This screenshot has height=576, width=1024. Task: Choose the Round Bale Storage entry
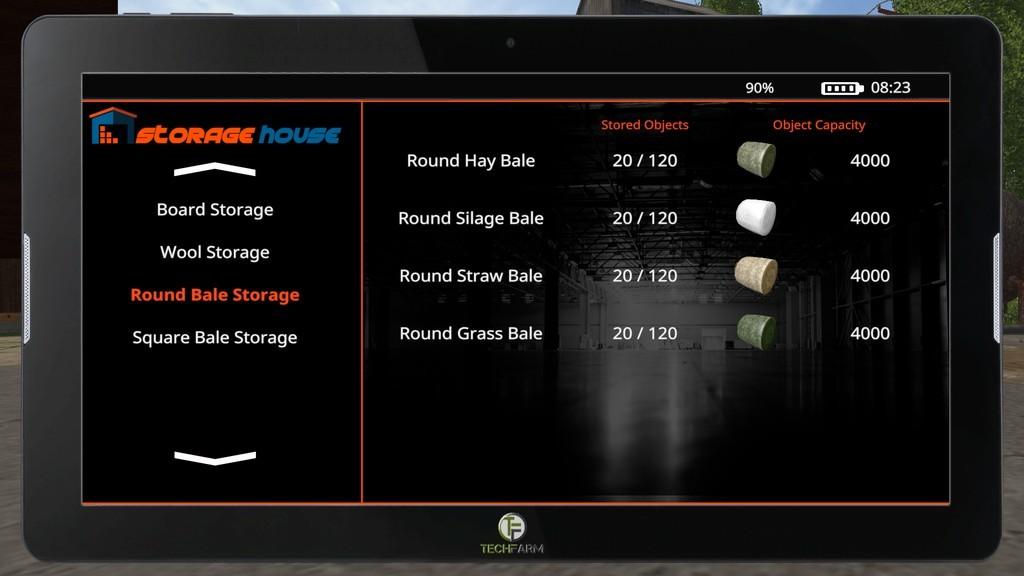[215, 295]
